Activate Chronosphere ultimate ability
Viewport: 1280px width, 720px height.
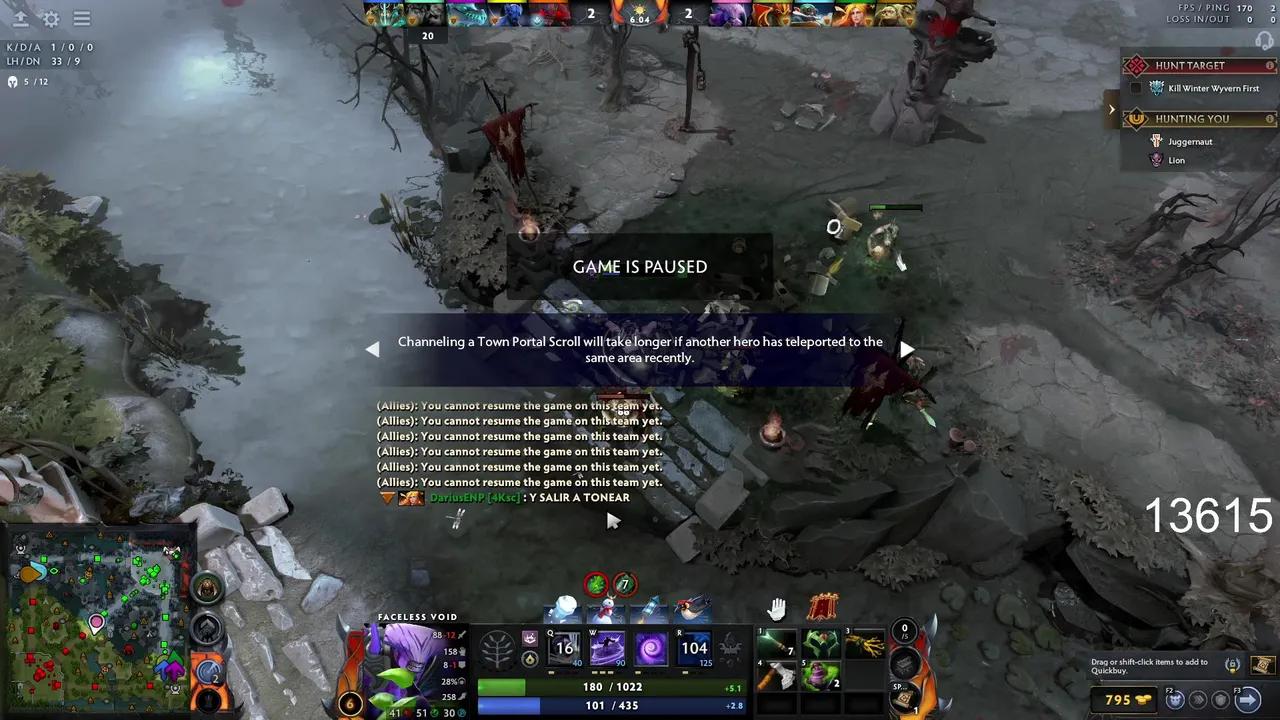(694, 648)
